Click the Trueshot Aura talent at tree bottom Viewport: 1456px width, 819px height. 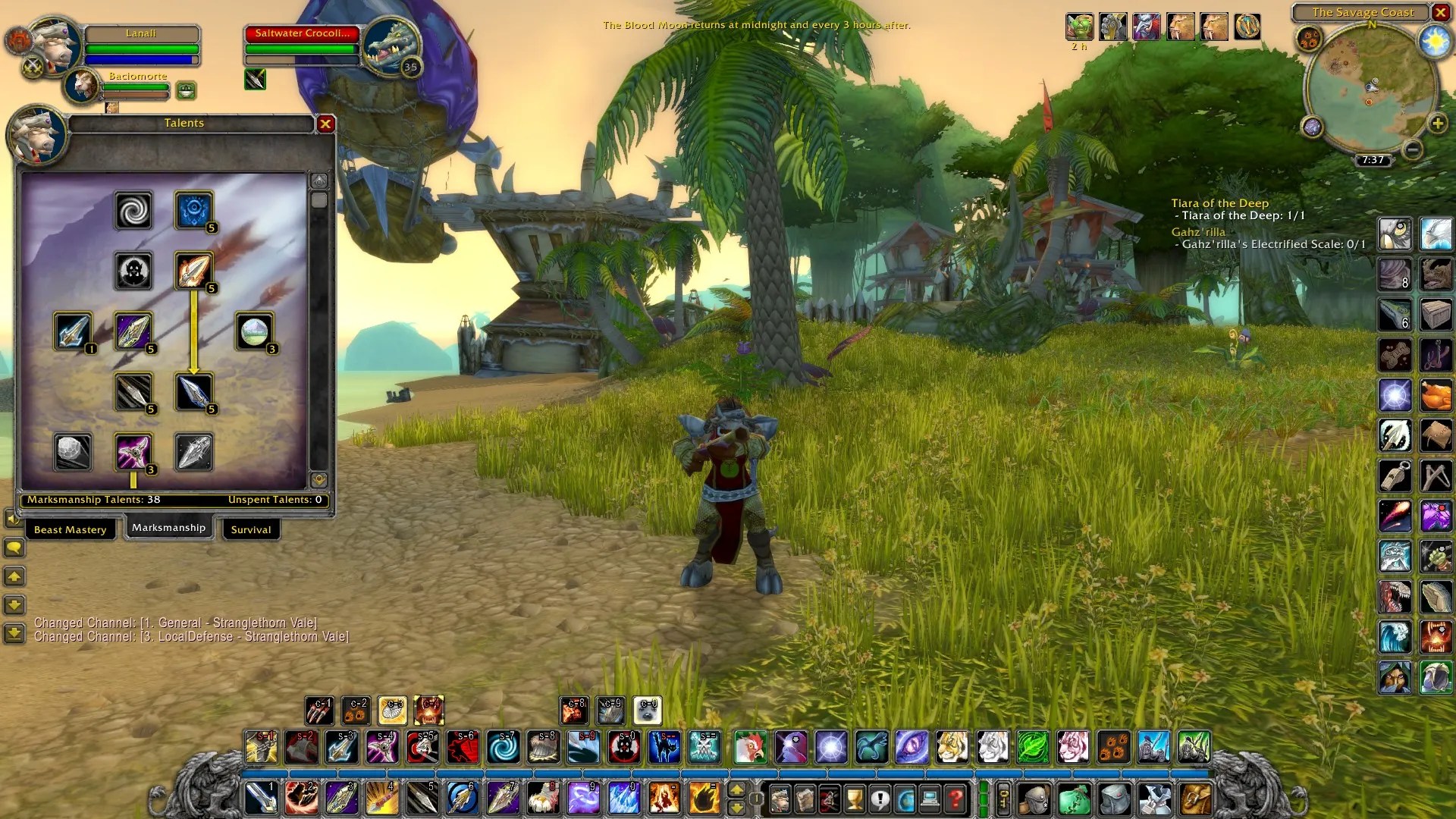point(193,451)
